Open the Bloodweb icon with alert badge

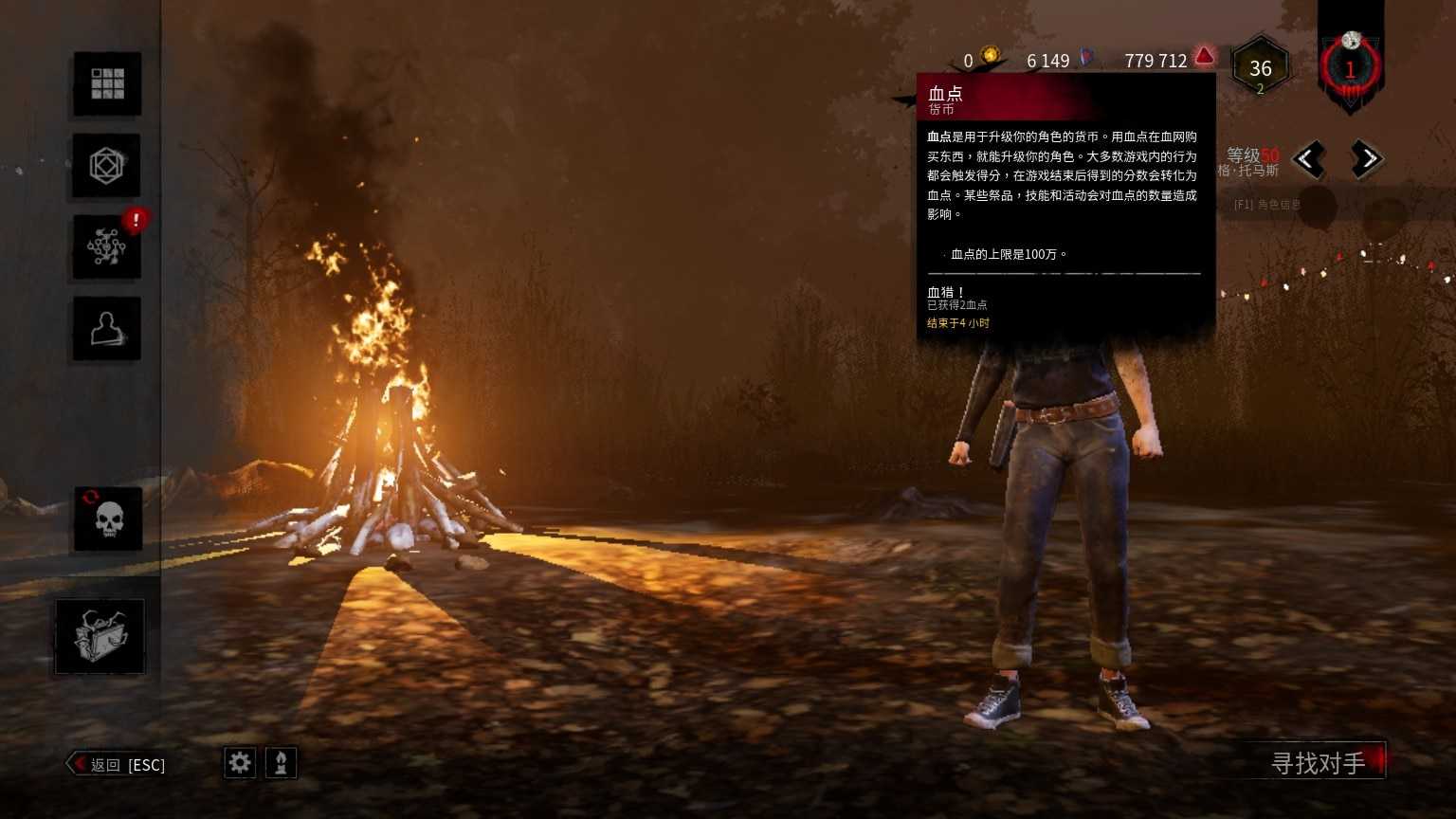click(x=106, y=248)
